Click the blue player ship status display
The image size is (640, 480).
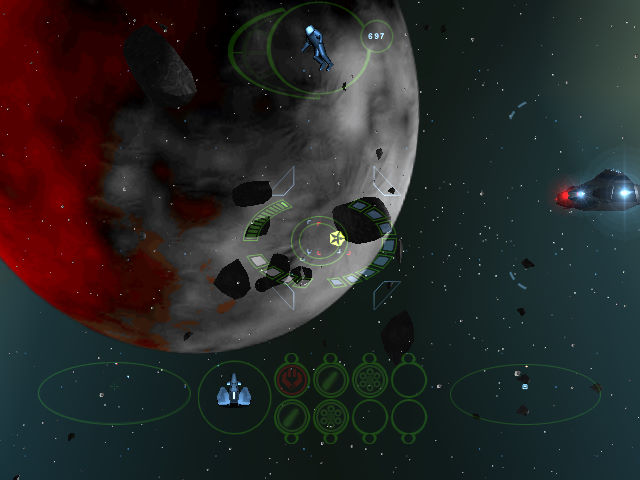(234, 391)
